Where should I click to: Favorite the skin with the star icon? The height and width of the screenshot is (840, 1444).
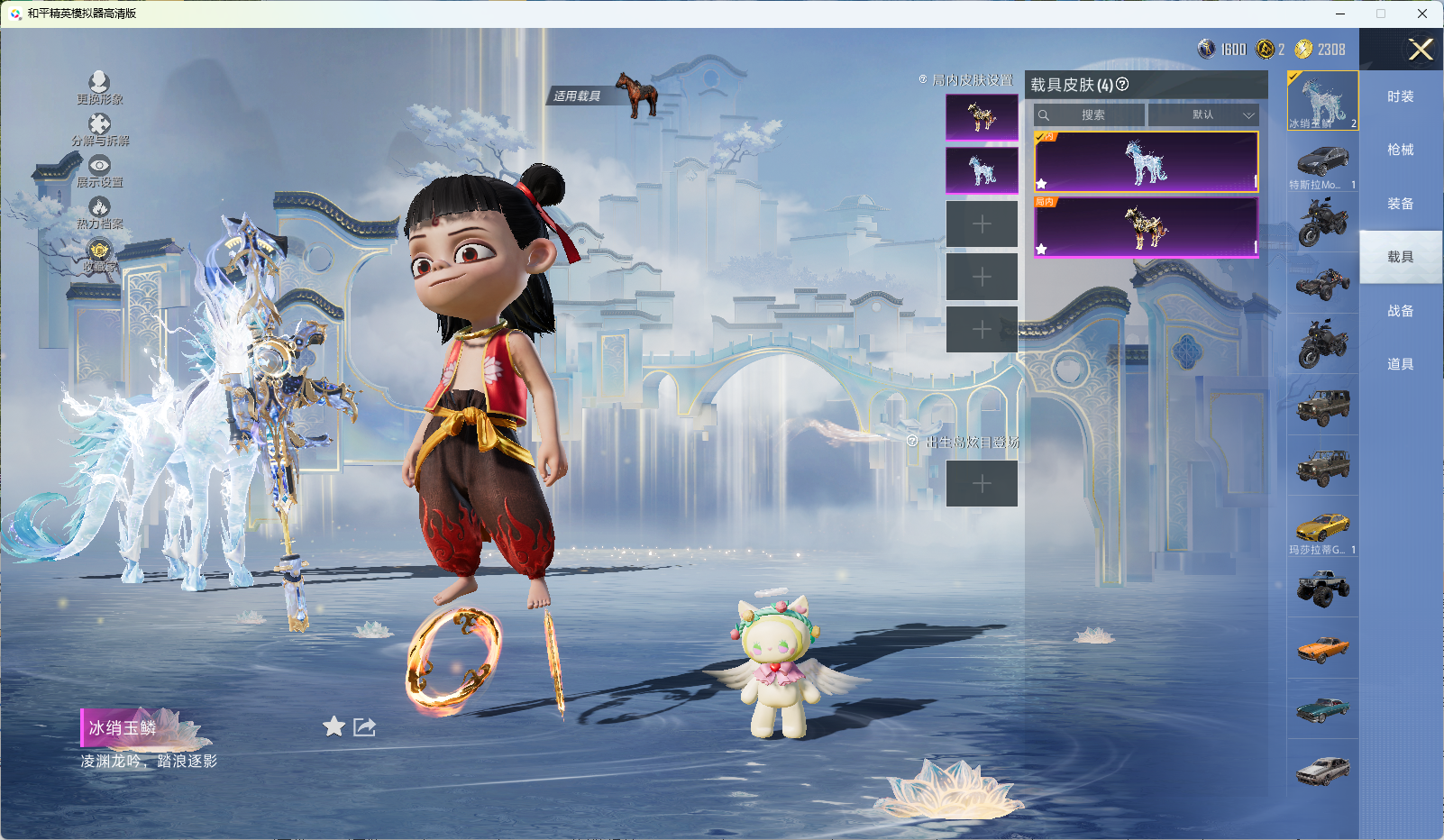(x=334, y=726)
